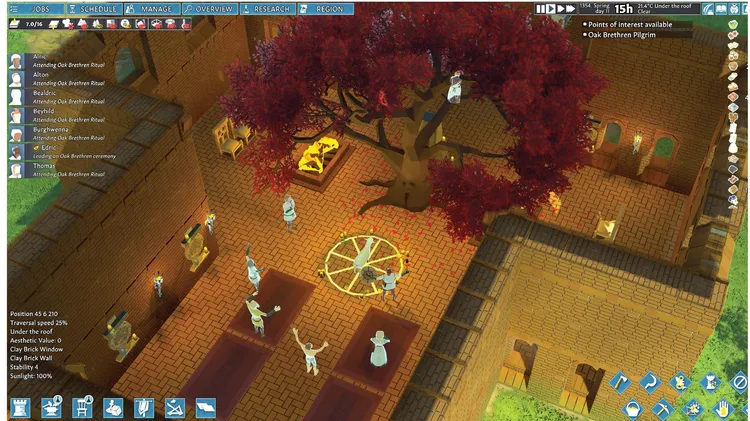Open the almanac book icon
The height and width of the screenshot is (421, 750).
coord(719,9)
